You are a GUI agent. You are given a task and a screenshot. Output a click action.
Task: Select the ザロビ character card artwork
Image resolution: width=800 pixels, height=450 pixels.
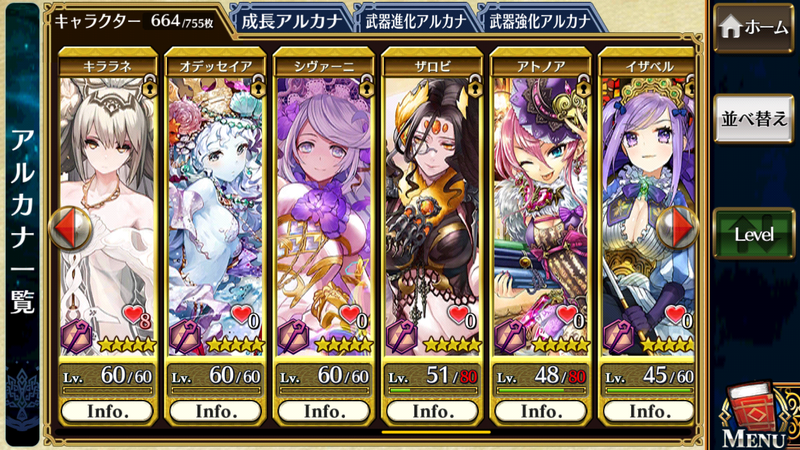point(432,200)
